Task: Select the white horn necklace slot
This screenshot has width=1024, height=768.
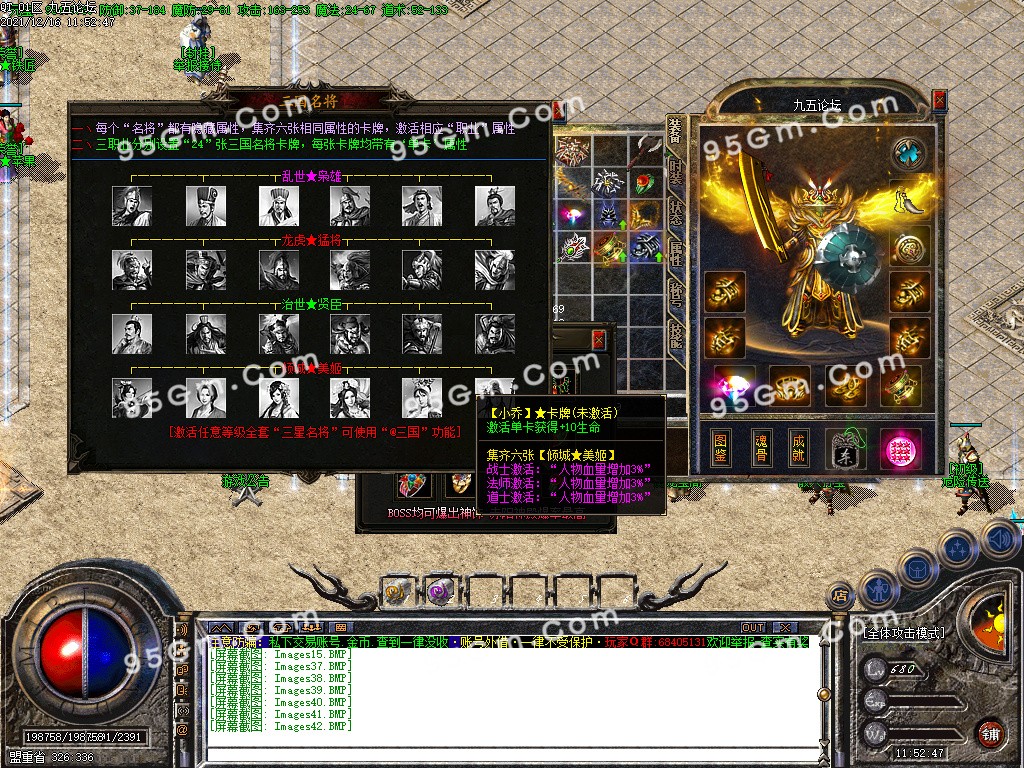Action: (x=906, y=200)
